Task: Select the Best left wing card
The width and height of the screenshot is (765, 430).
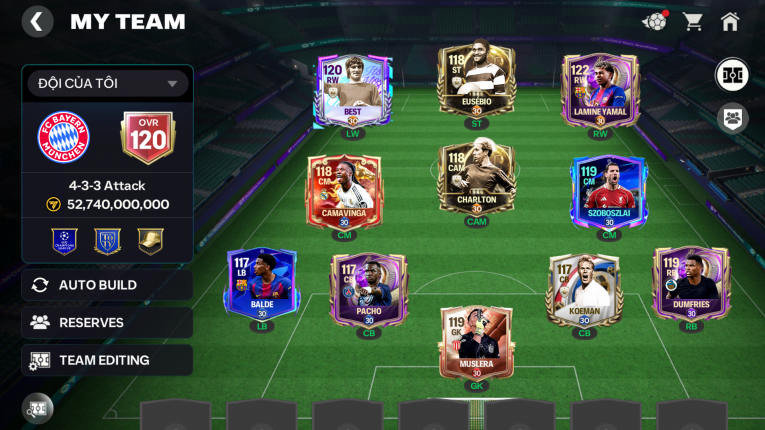Action: [354, 91]
